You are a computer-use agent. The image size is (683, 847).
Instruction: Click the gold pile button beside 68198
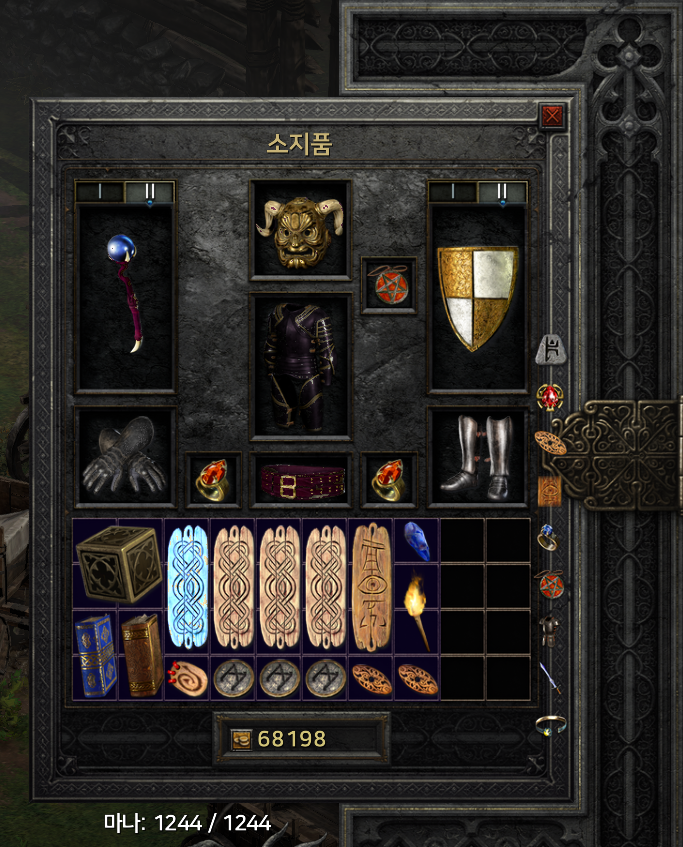coord(241,739)
